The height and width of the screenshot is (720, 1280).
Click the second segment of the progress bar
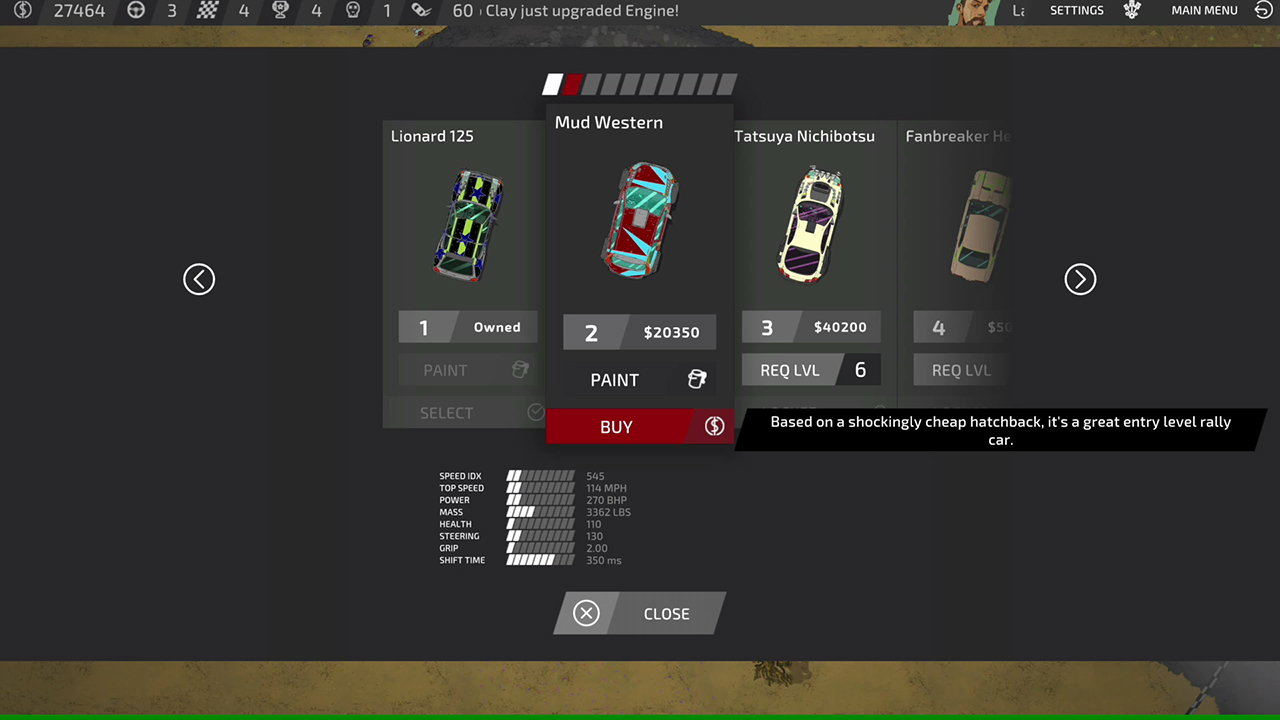pos(572,84)
